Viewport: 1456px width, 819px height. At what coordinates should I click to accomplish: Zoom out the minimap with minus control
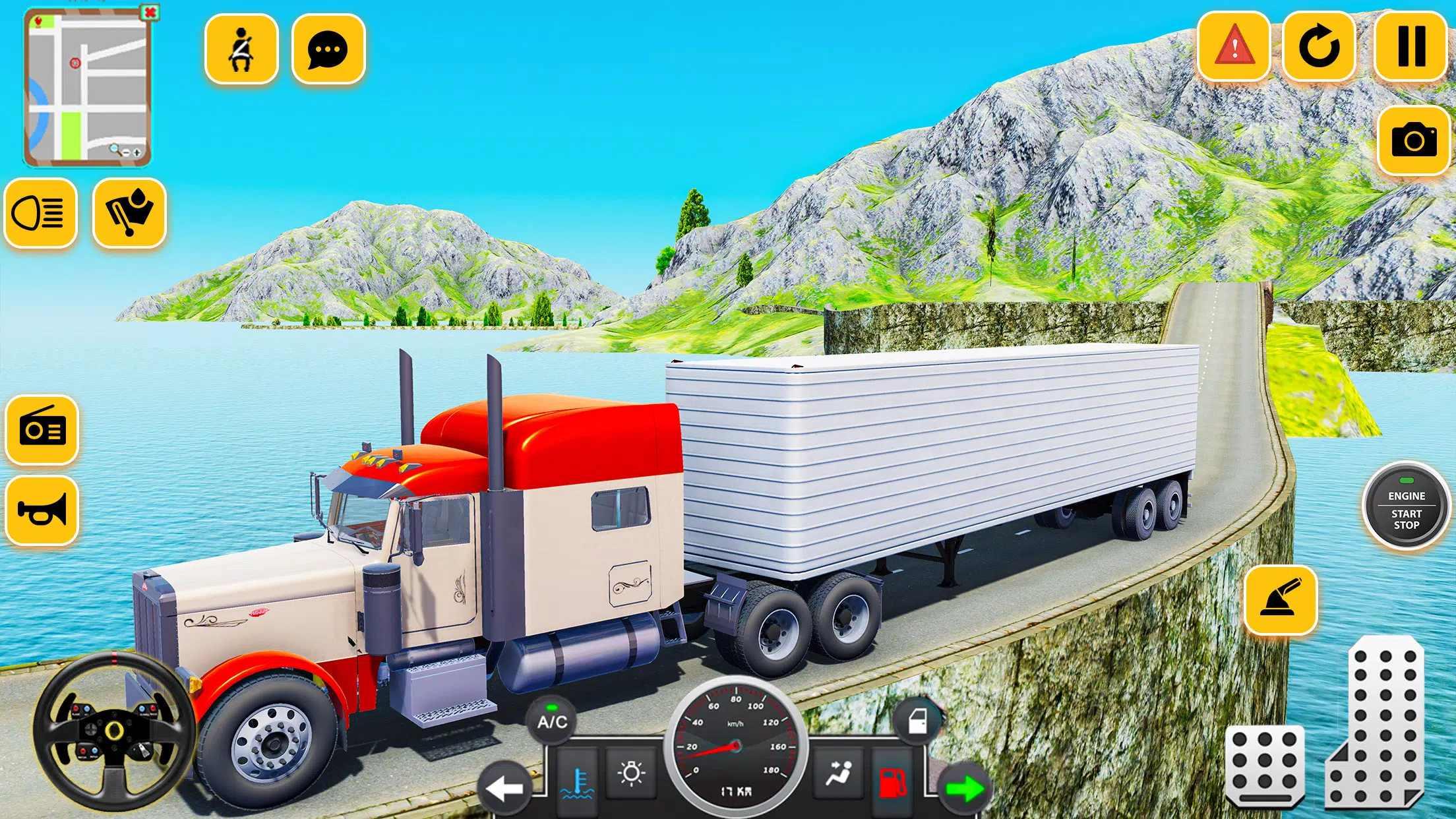click(x=126, y=152)
